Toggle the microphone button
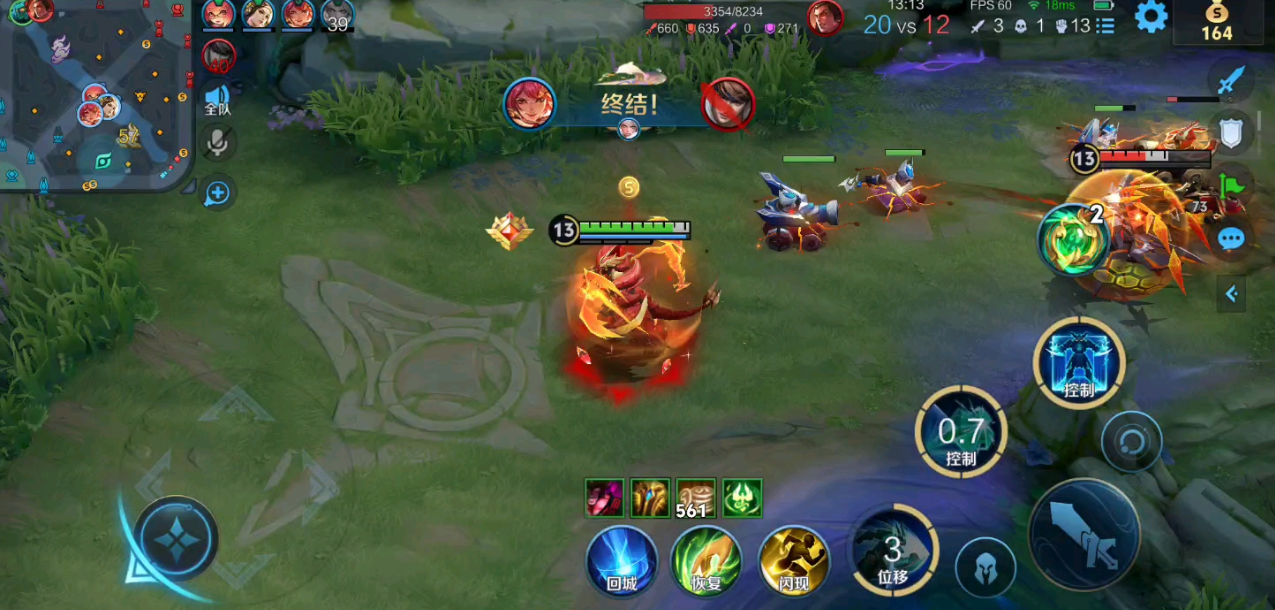Viewport: 1275px width, 610px height. point(216,143)
